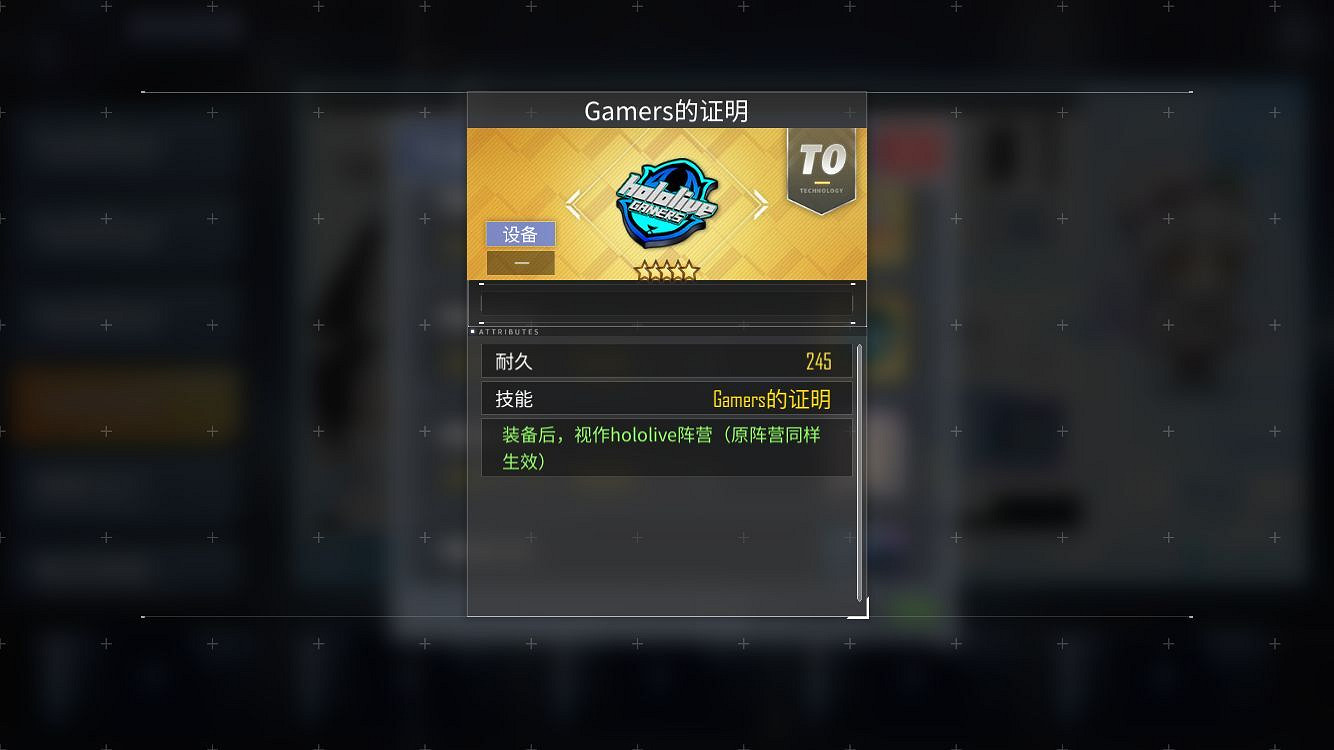Screen dimensions: 1334x750
Task: Click the vertical scrollbar on the right edge
Action: click(x=858, y=470)
